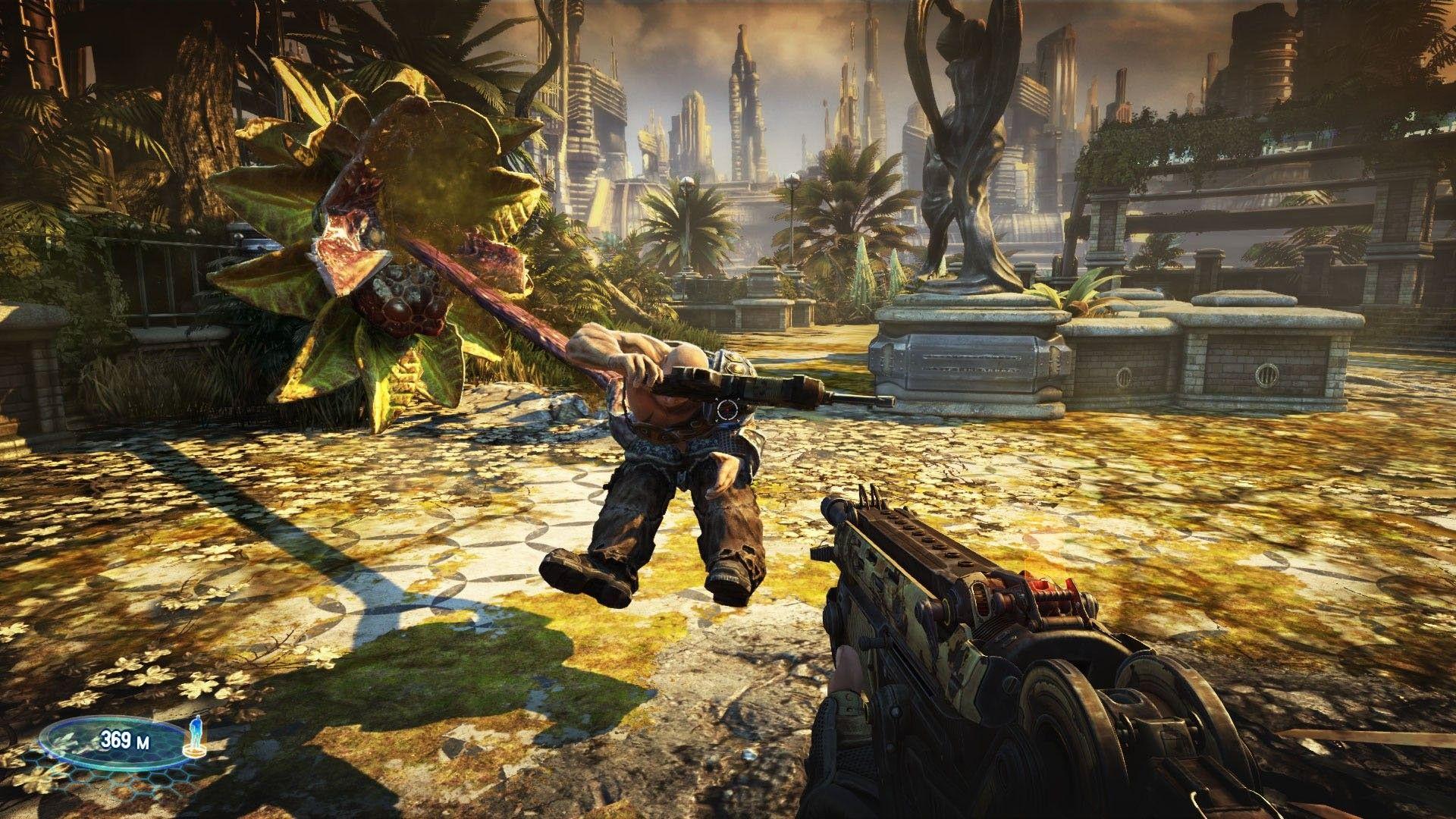Select the 369 M distance label

(125, 739)
